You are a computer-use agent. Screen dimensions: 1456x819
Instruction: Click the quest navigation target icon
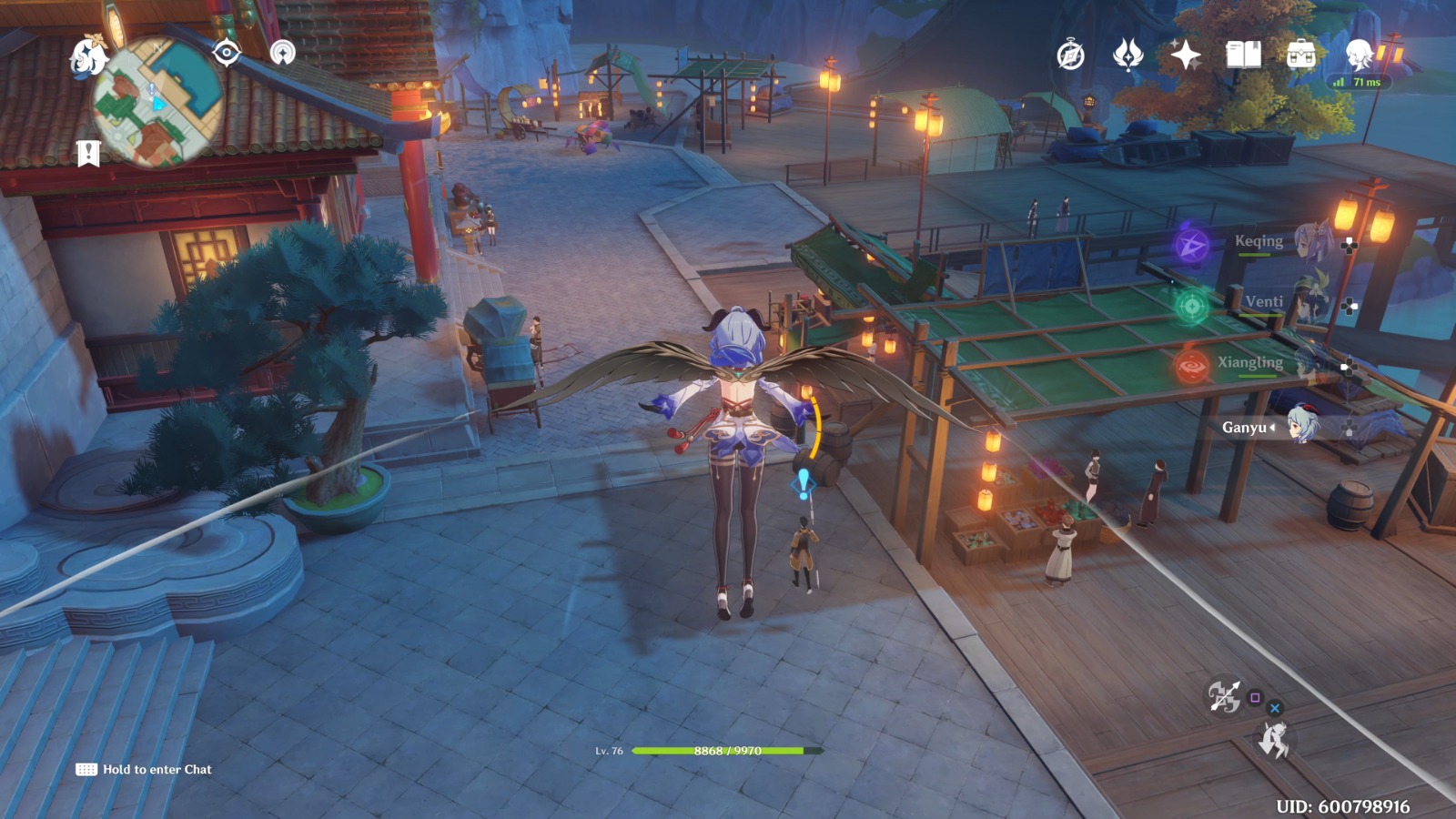(226, 53)
